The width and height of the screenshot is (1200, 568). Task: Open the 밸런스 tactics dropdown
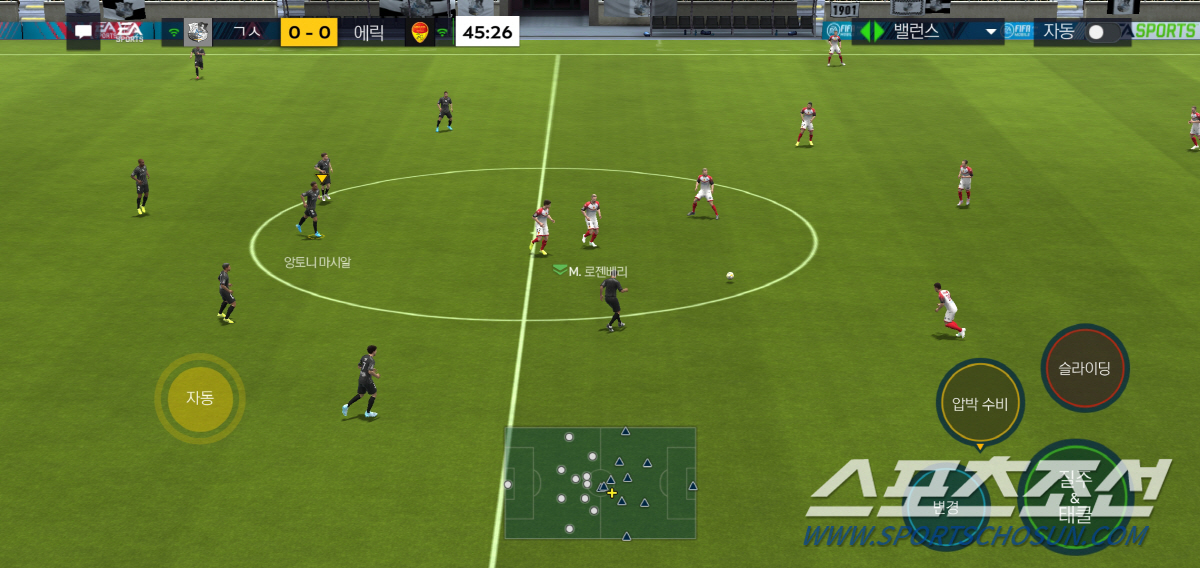929,31
